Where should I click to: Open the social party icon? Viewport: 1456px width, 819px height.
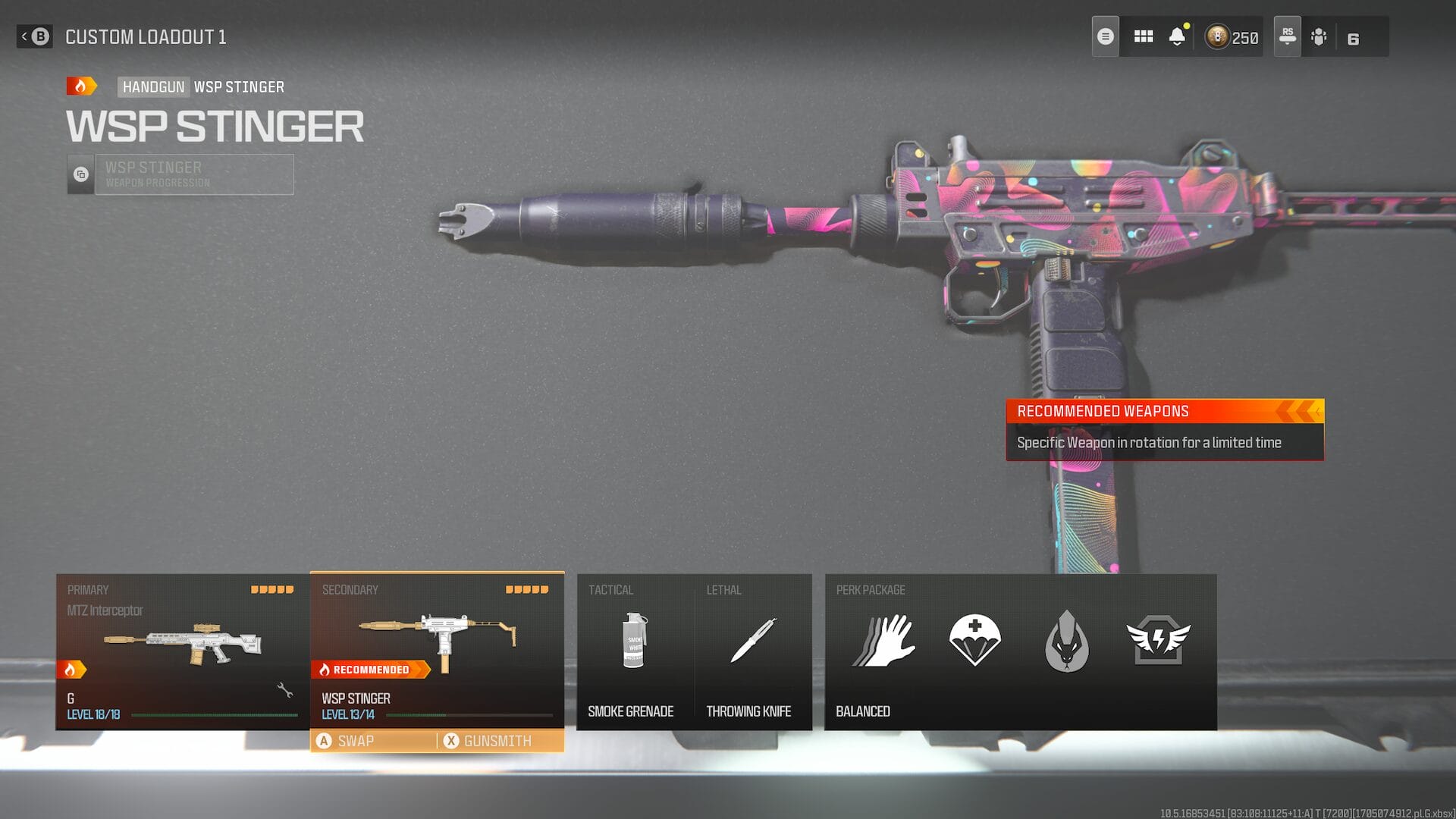1319,36
